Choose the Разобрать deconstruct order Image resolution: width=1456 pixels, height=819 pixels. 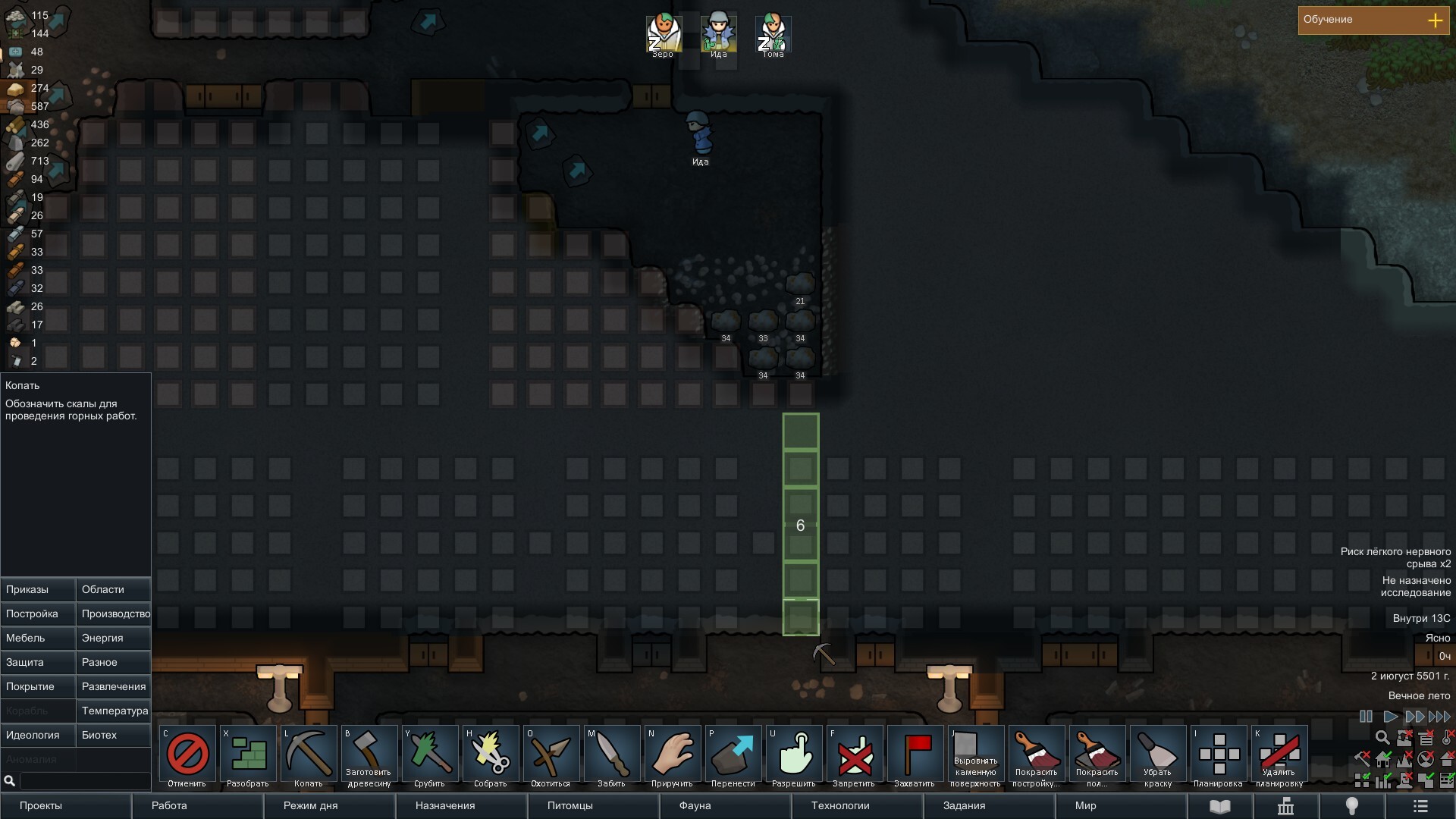click(x=248, y=757)
